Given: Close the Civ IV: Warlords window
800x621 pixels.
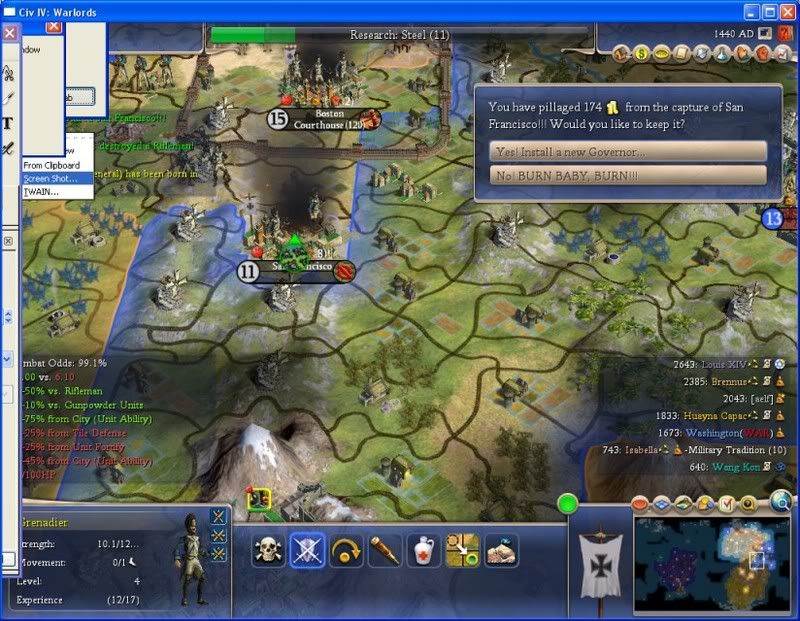Looking at the screenshot, I should click(x=788, y=10).
